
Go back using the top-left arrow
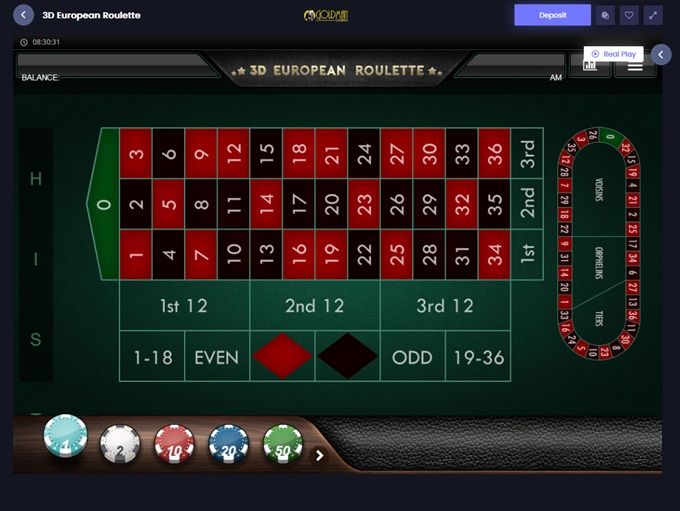coord(24,16)
